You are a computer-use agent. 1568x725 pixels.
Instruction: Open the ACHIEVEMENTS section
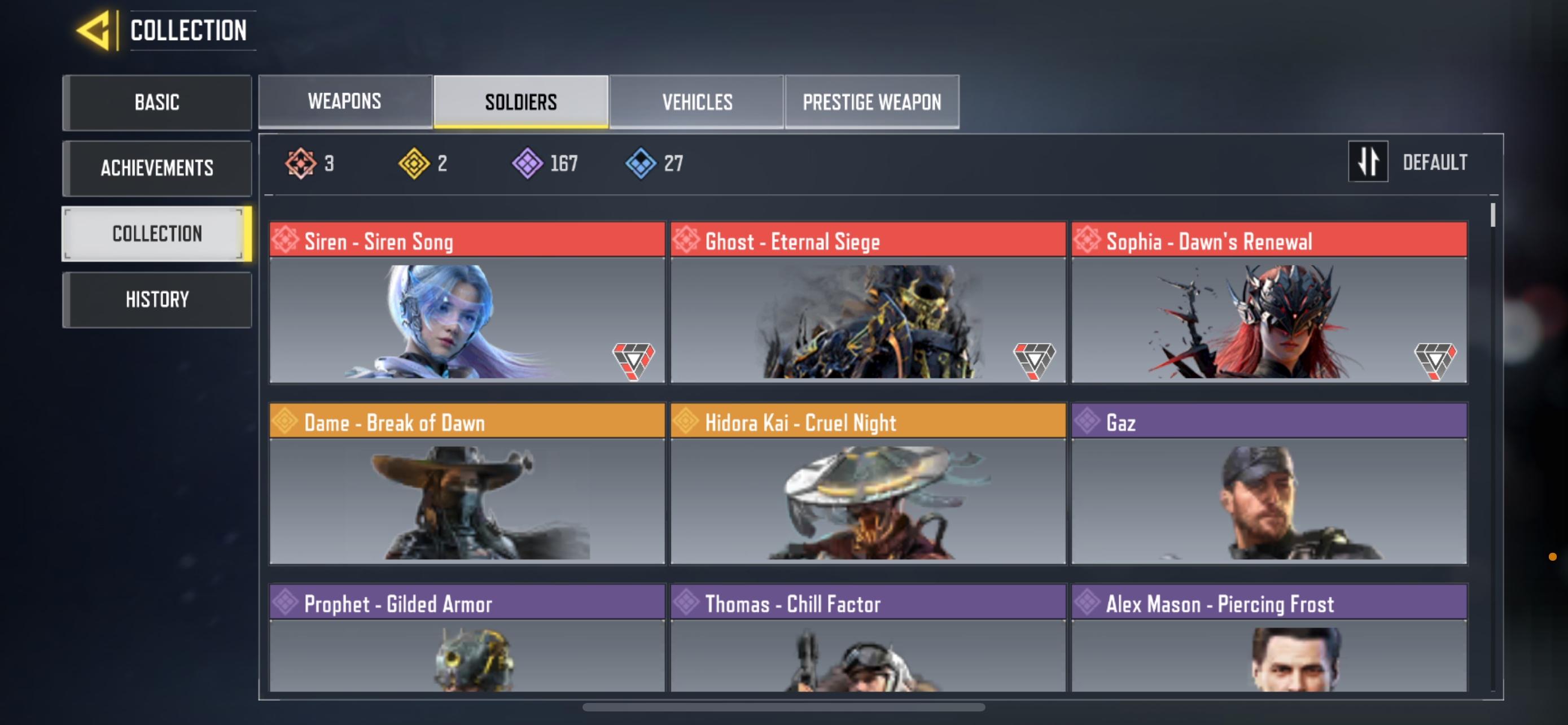point(156,168)
